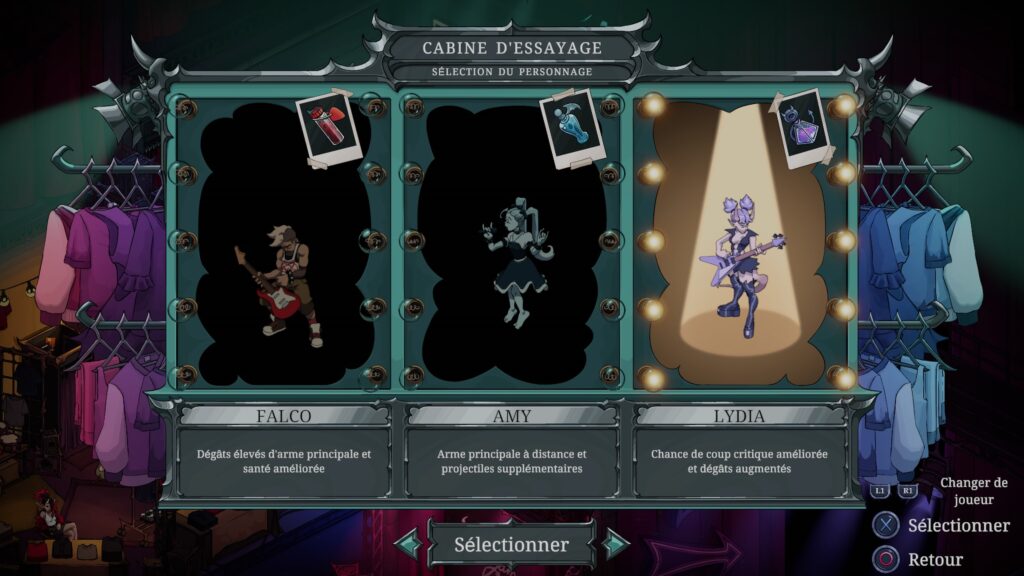Read Amy's ranged weapon description
The image size is (1024, 576).
point(511,461)
